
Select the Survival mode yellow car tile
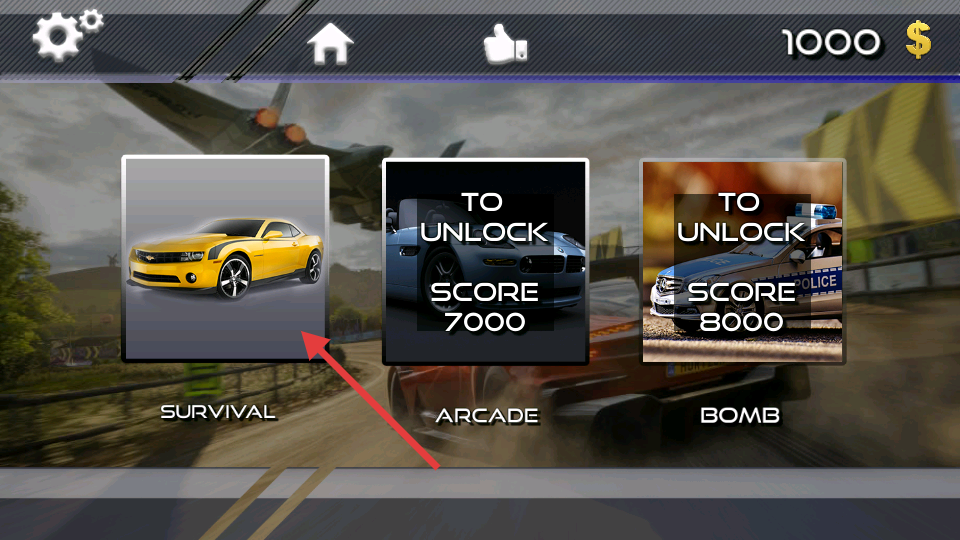(225, 258)
